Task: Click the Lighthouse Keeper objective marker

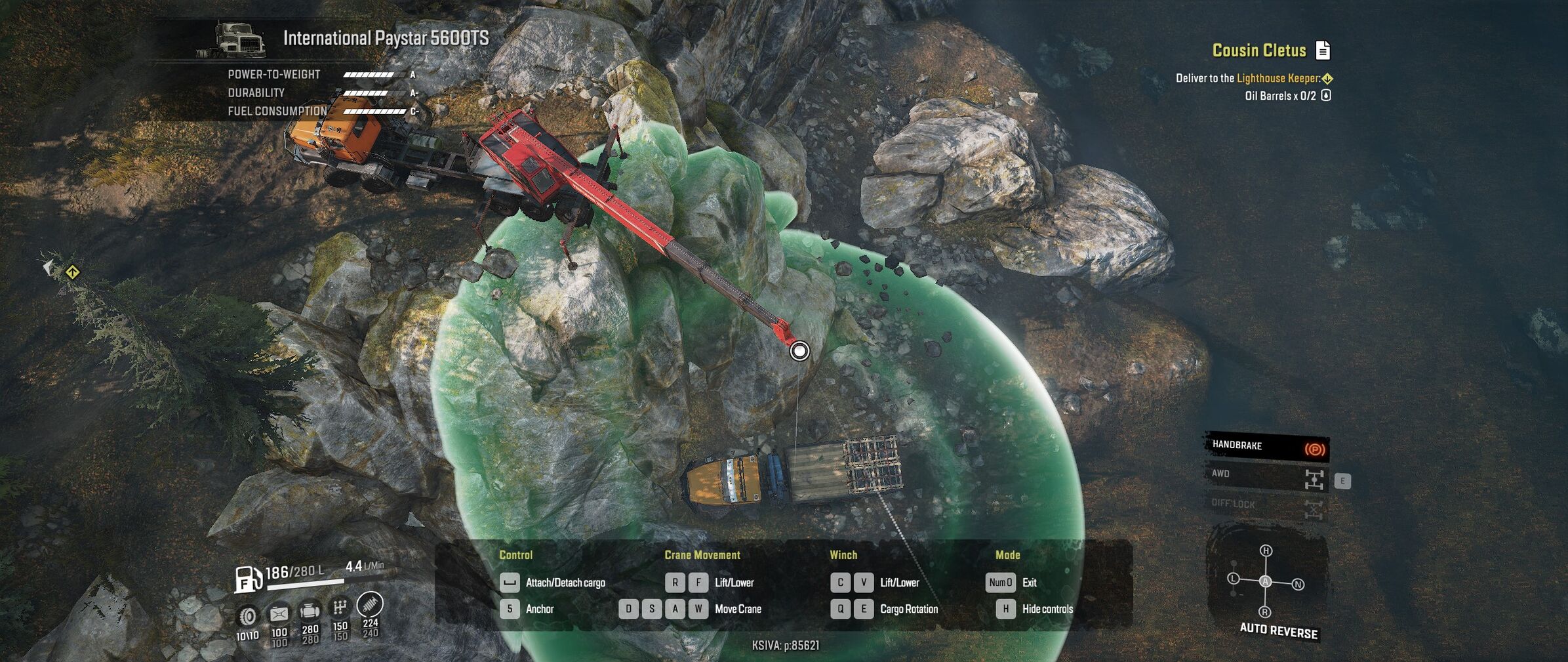Action: pyautogui.click(x=1327, y=79)
